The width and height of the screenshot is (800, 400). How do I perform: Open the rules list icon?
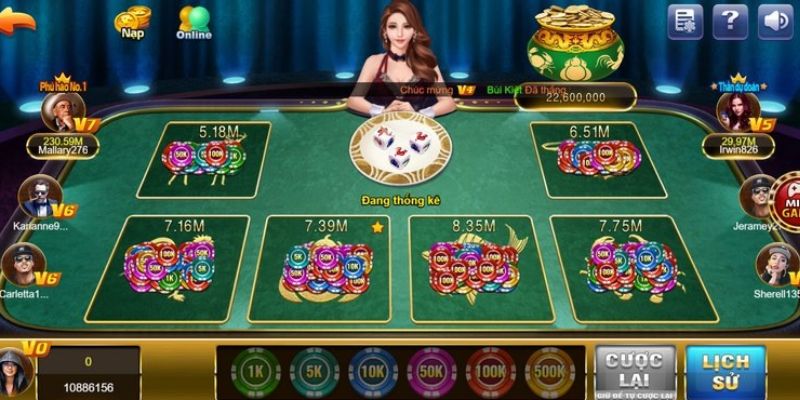click(x=685, y=20)
